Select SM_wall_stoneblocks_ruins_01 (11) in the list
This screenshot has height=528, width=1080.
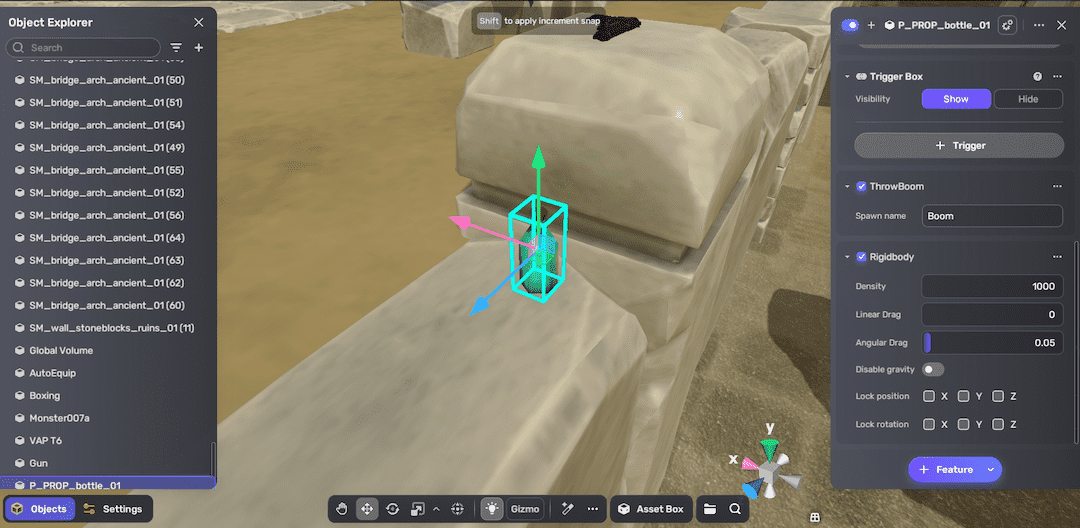[x=111, y=328]
